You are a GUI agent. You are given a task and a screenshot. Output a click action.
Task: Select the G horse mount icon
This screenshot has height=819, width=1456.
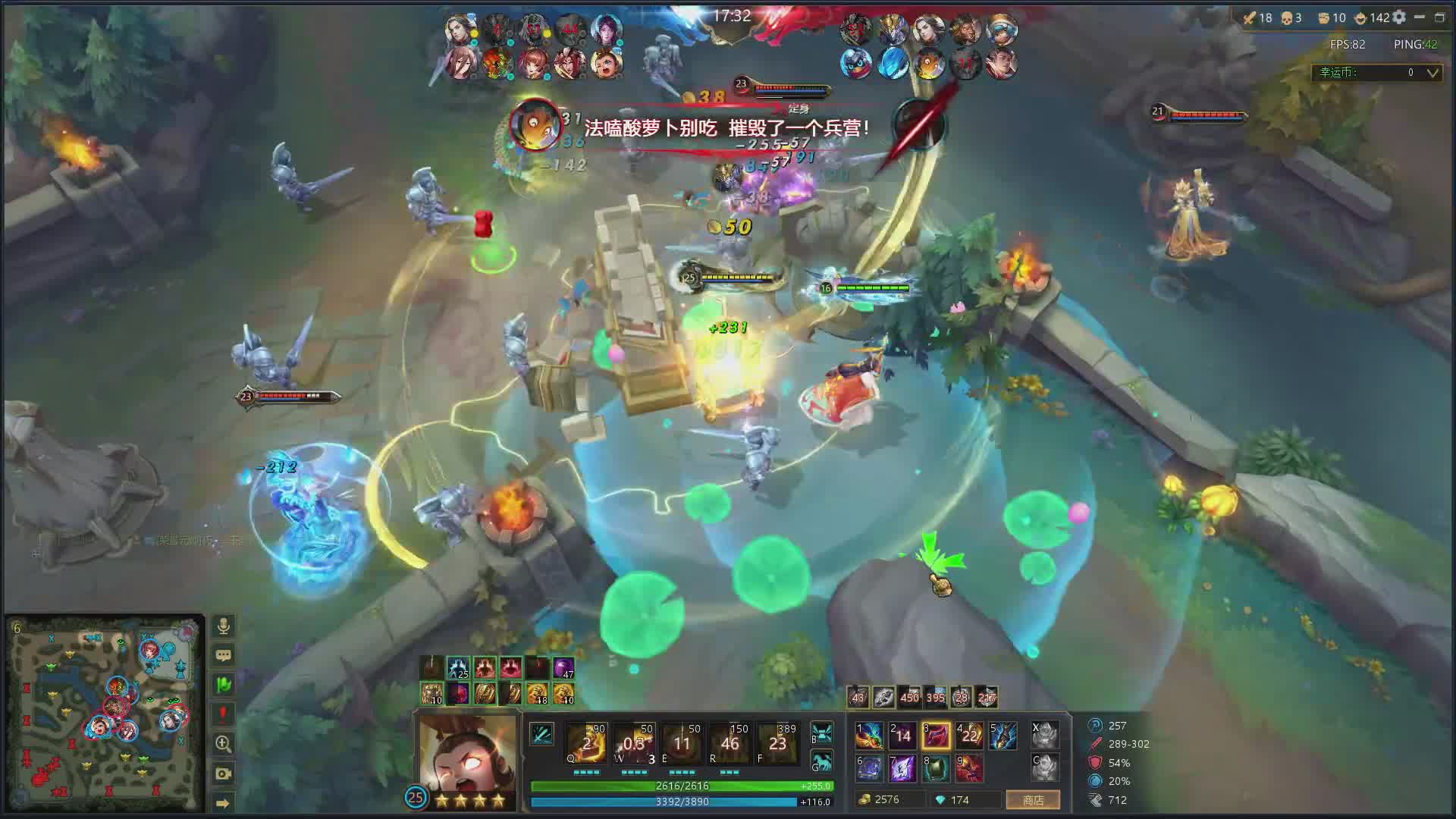click(x=822, y=761)
